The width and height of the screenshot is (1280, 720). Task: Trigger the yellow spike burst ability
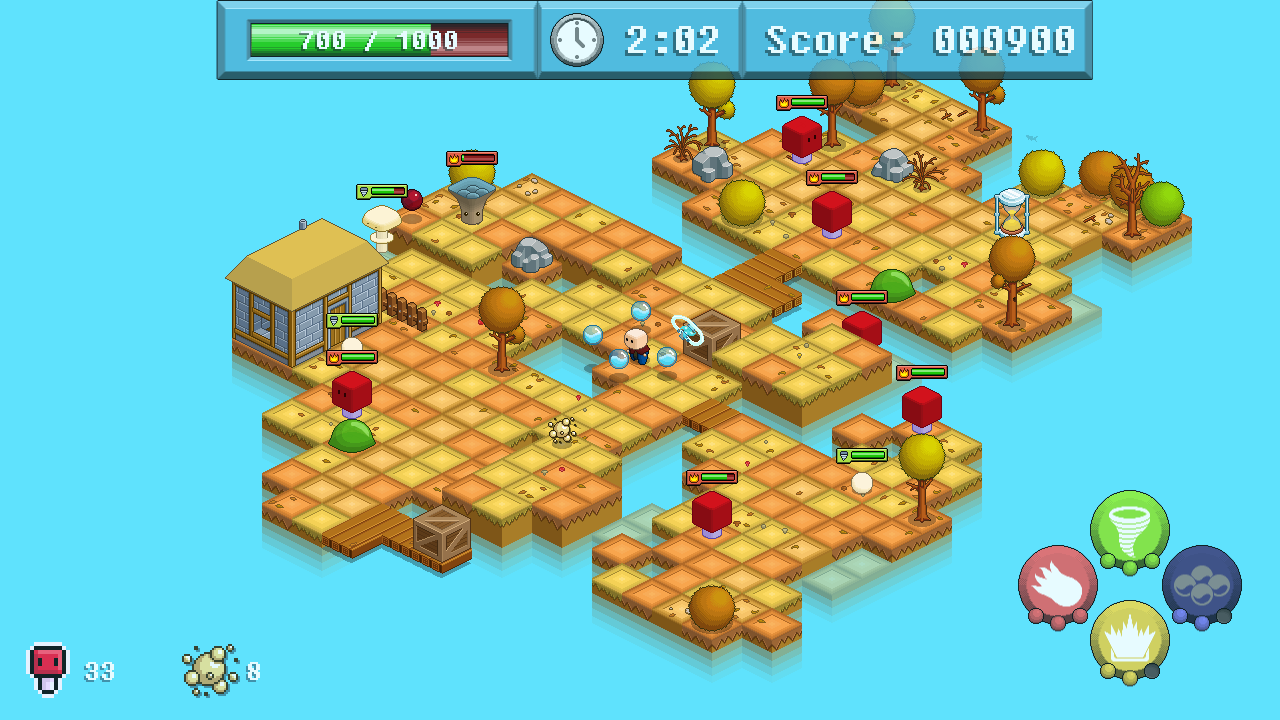point(1129,639)
